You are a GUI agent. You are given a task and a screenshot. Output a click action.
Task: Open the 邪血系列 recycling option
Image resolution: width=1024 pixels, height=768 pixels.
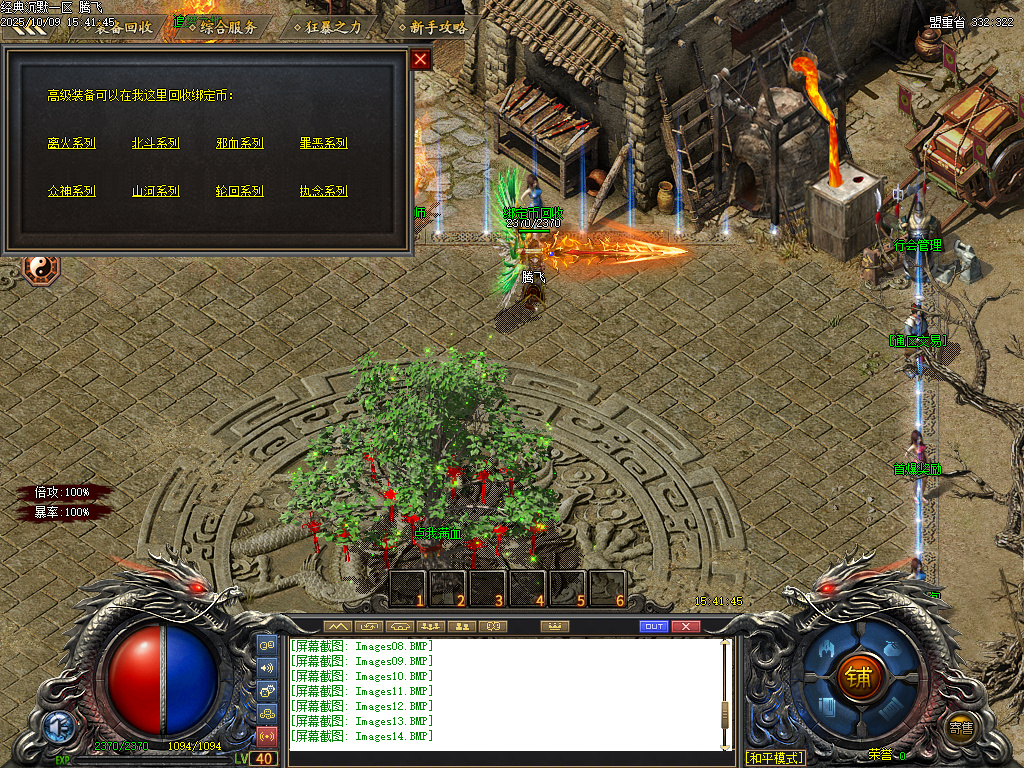pyautogui.click(x=240, y=143)
